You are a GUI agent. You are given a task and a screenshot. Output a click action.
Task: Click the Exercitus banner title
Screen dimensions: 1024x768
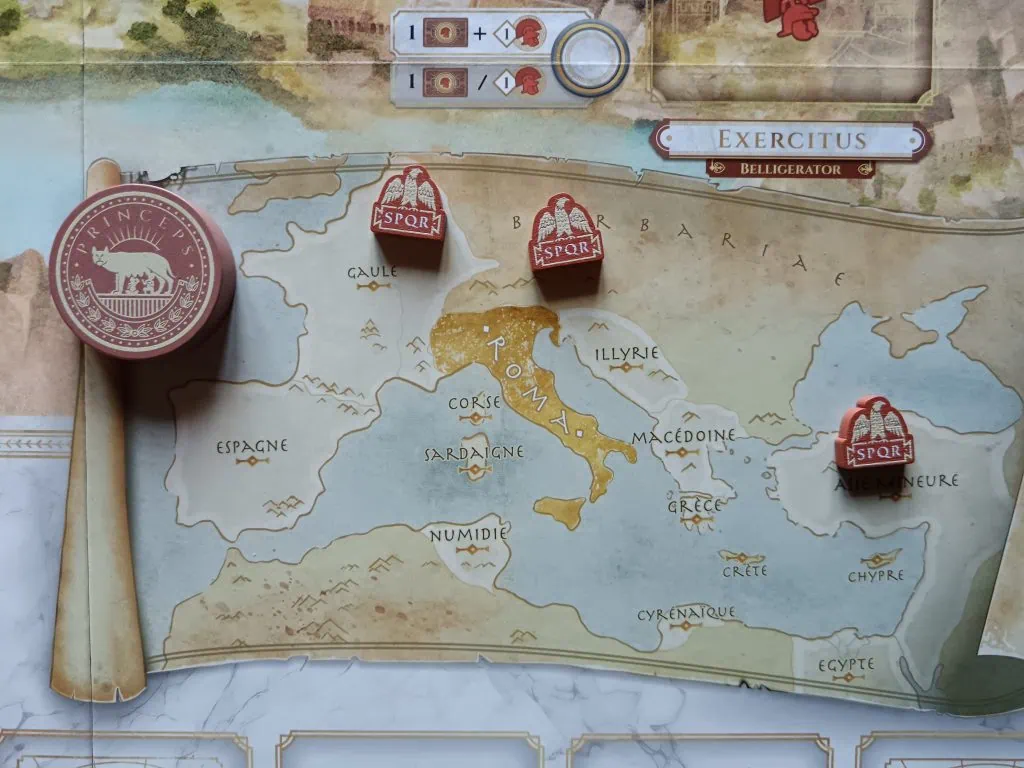[x=790, y=139]
